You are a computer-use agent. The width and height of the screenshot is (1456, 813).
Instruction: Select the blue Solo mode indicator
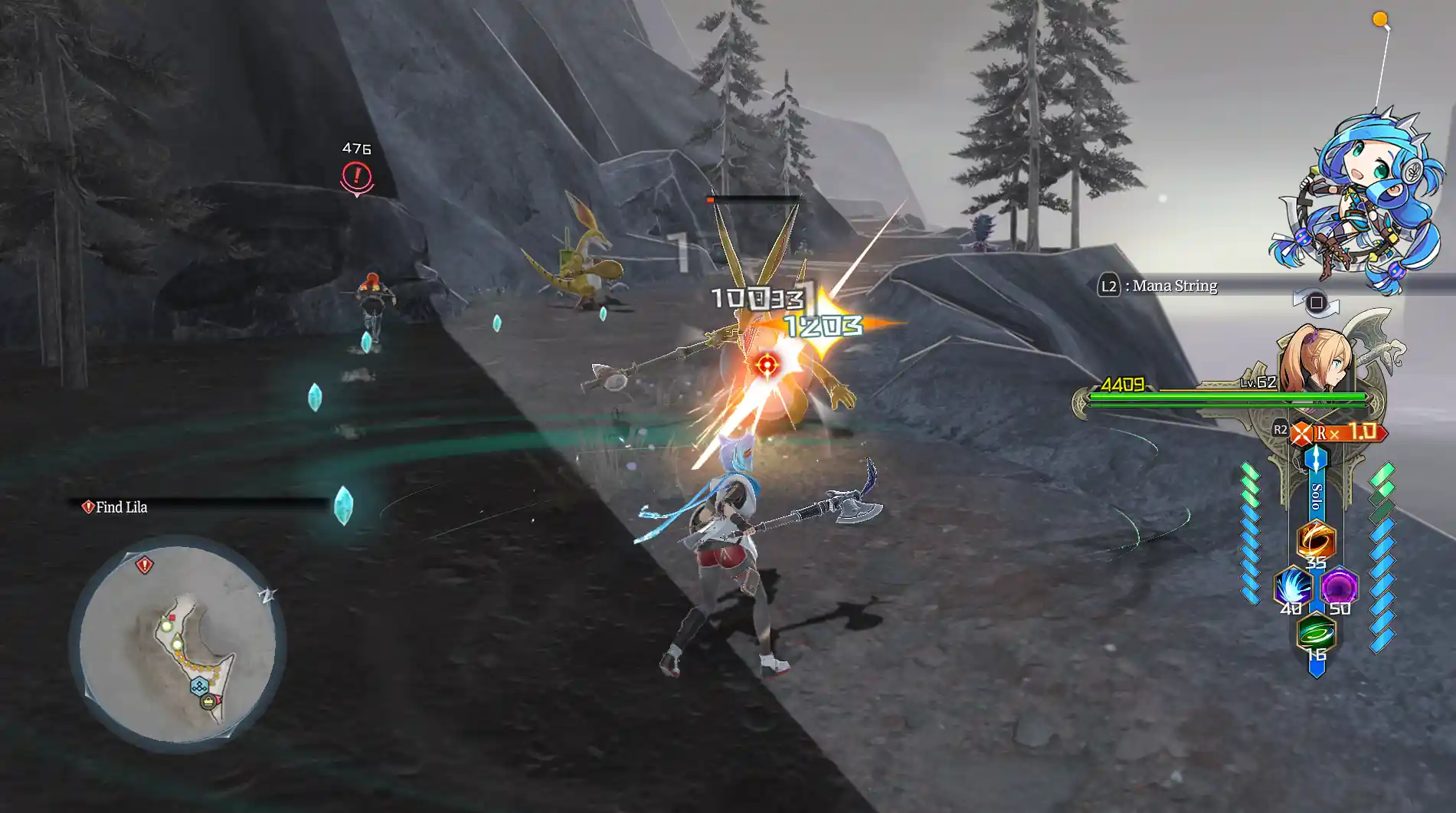[1316, 490]
